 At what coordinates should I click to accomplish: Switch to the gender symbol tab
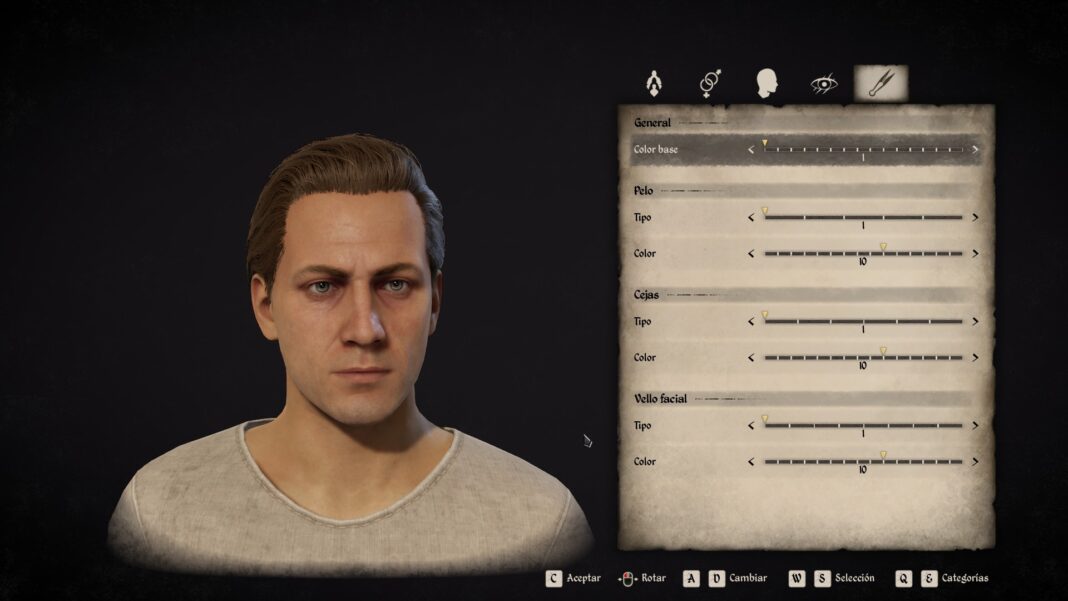710,82
